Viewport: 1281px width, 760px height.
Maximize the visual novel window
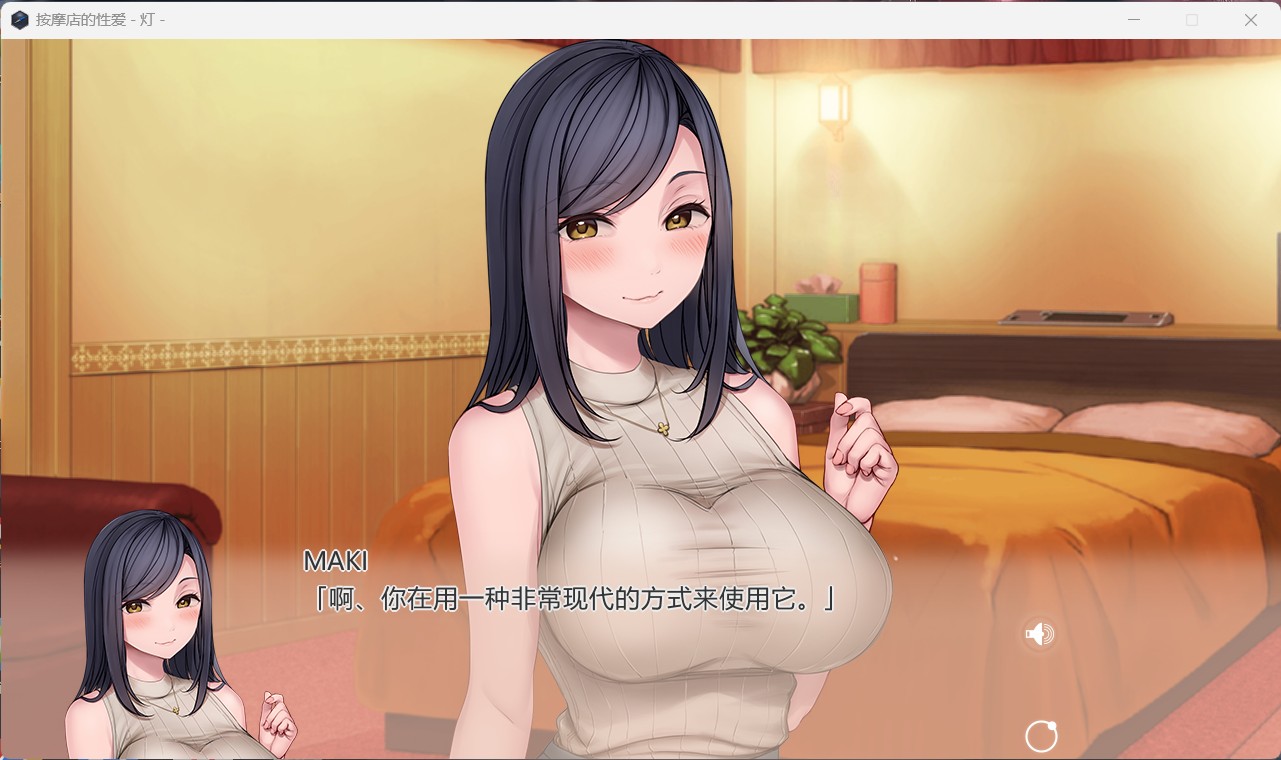(x=1192, y=20)
